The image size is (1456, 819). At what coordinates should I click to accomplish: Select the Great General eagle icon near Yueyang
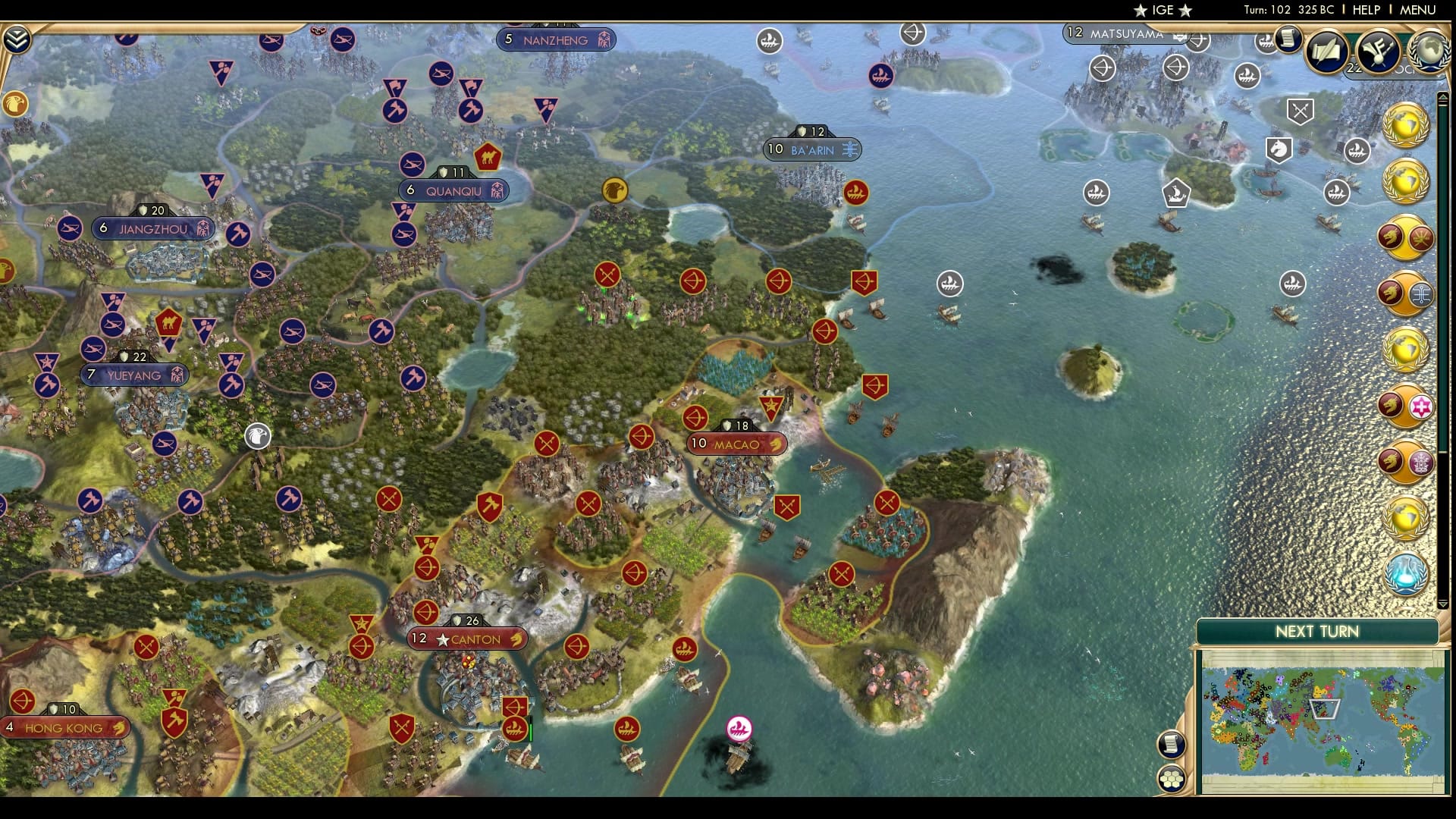point(258,435)
